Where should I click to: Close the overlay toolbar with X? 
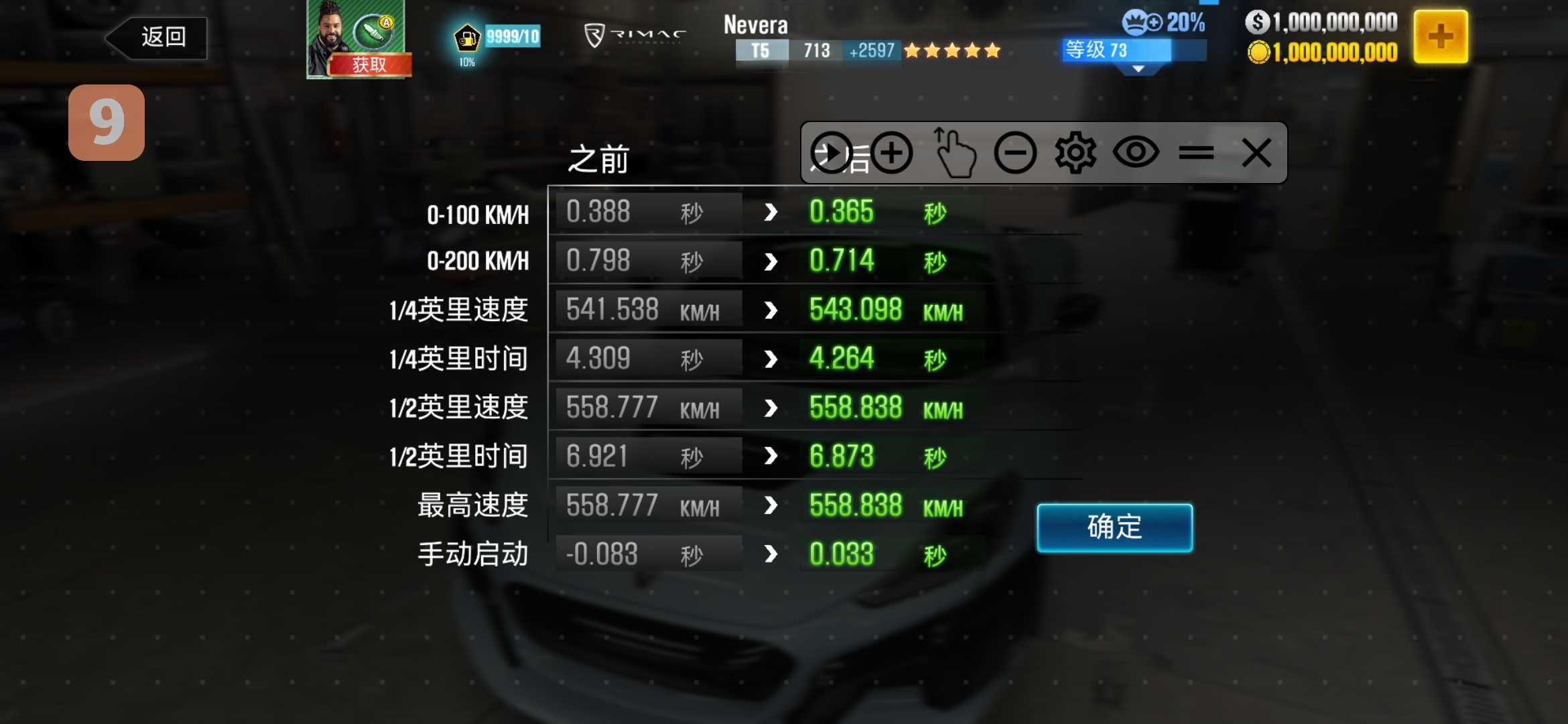coord(1256,153)
